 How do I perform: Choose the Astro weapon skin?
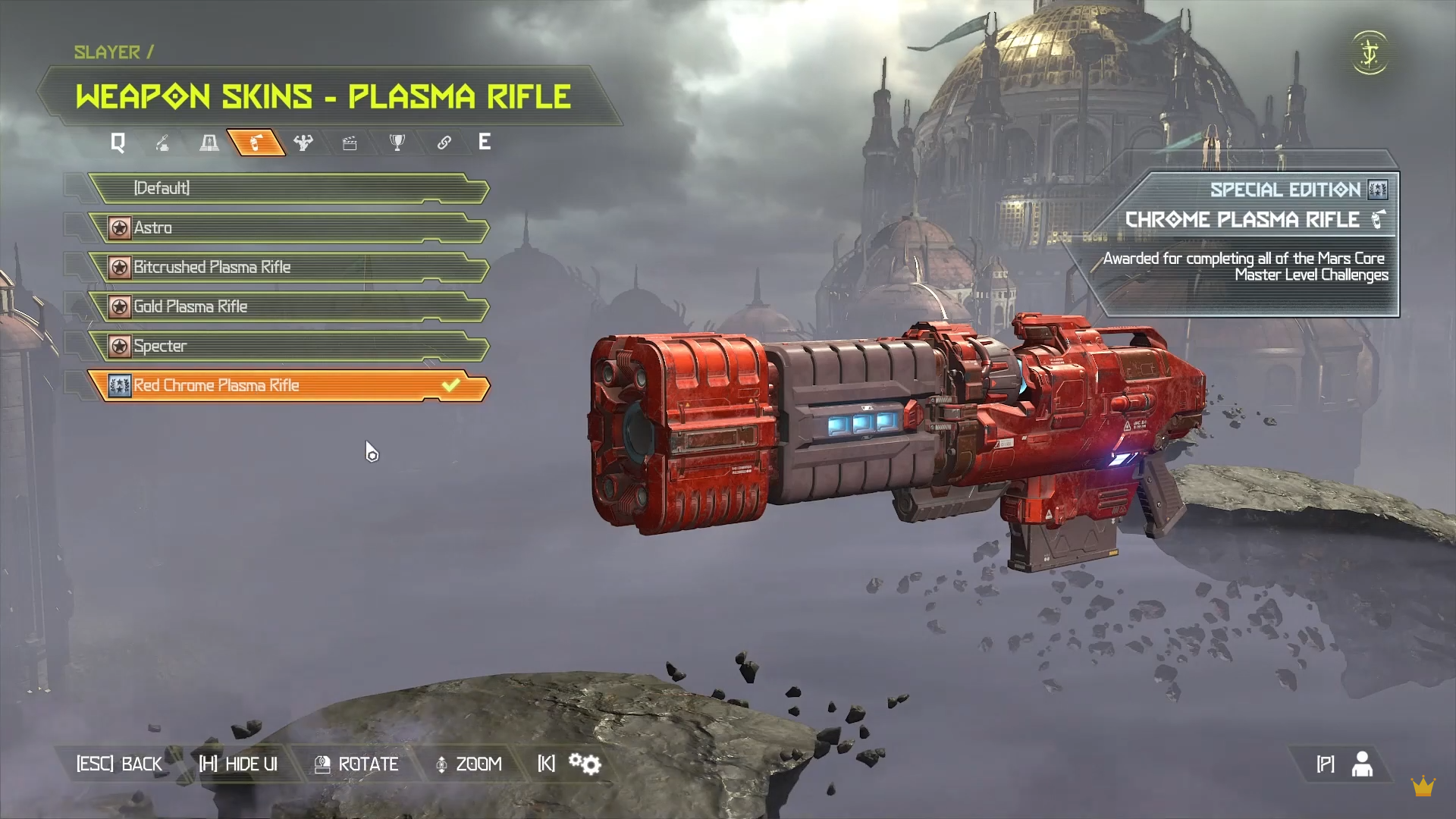[x=288, y=227]
